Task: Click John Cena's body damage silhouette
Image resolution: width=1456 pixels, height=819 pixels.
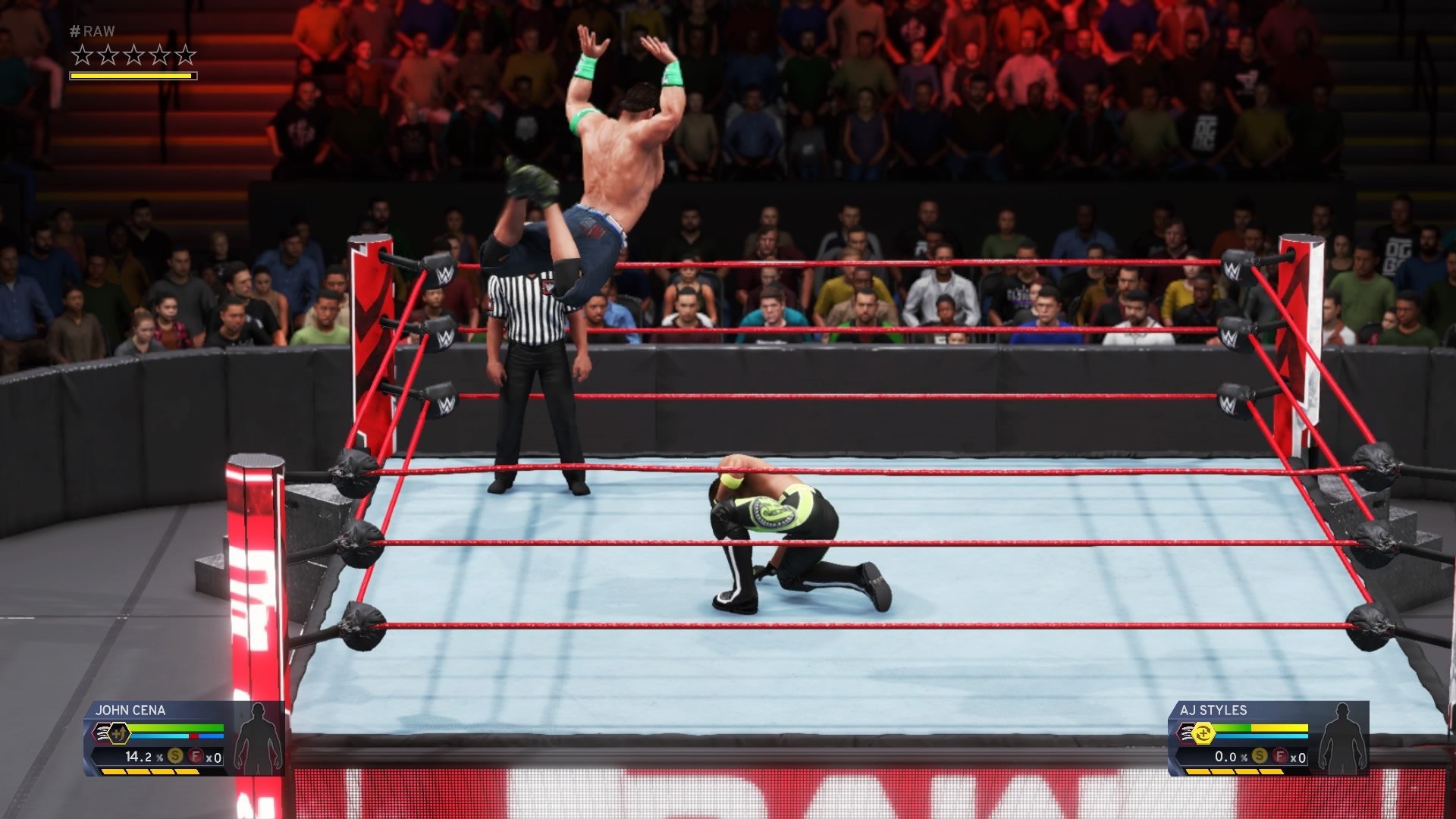Action: click(258, 739)
